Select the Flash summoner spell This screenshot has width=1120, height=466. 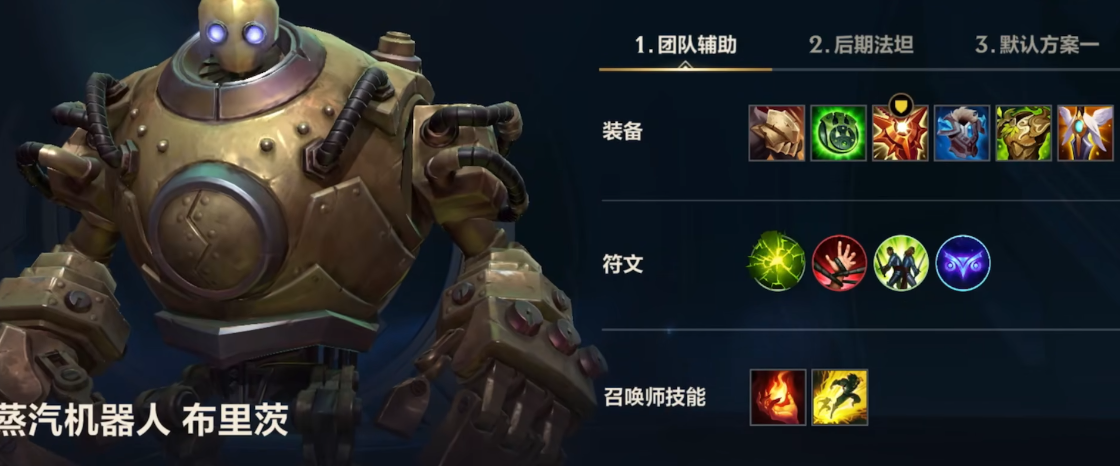coord(840,397)
